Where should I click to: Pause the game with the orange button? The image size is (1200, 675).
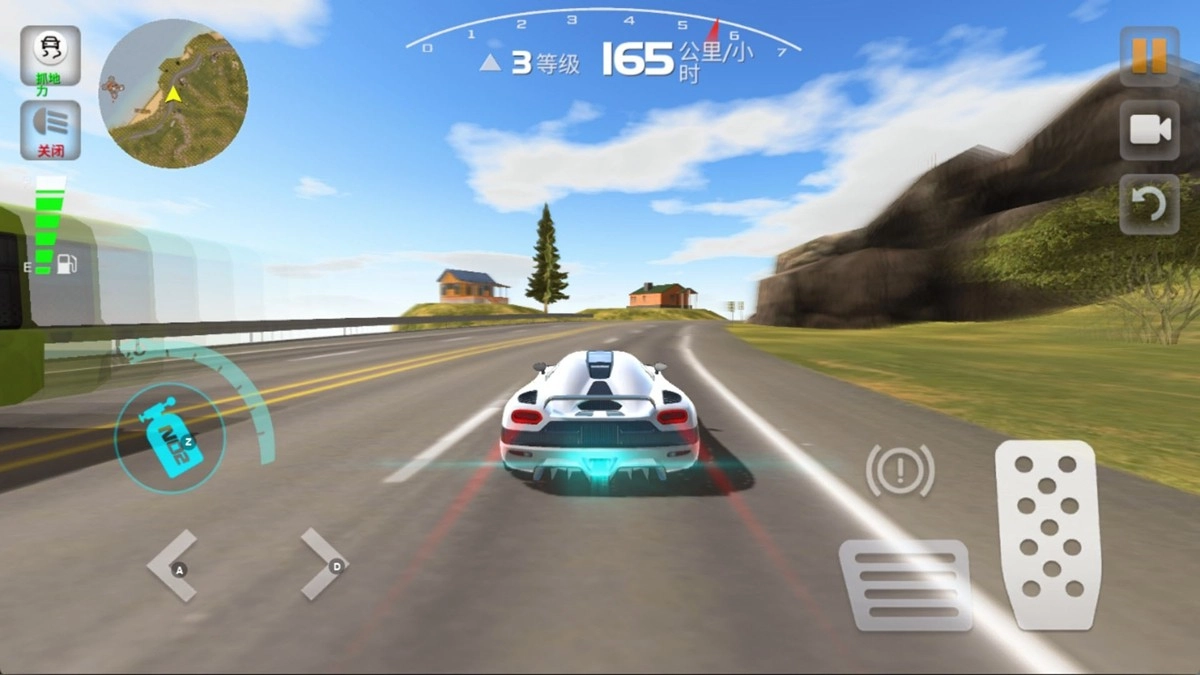tap(1149, 55)
